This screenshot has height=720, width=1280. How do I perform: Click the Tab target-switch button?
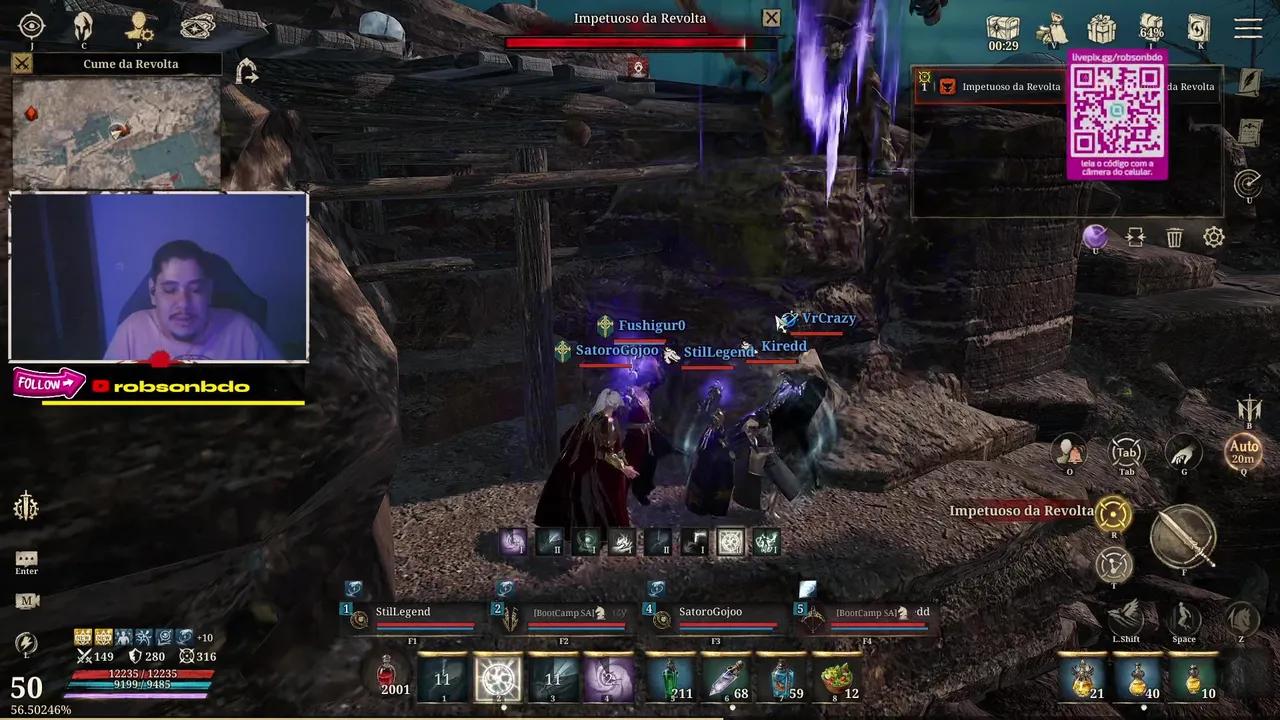[x=1126, y=452]
